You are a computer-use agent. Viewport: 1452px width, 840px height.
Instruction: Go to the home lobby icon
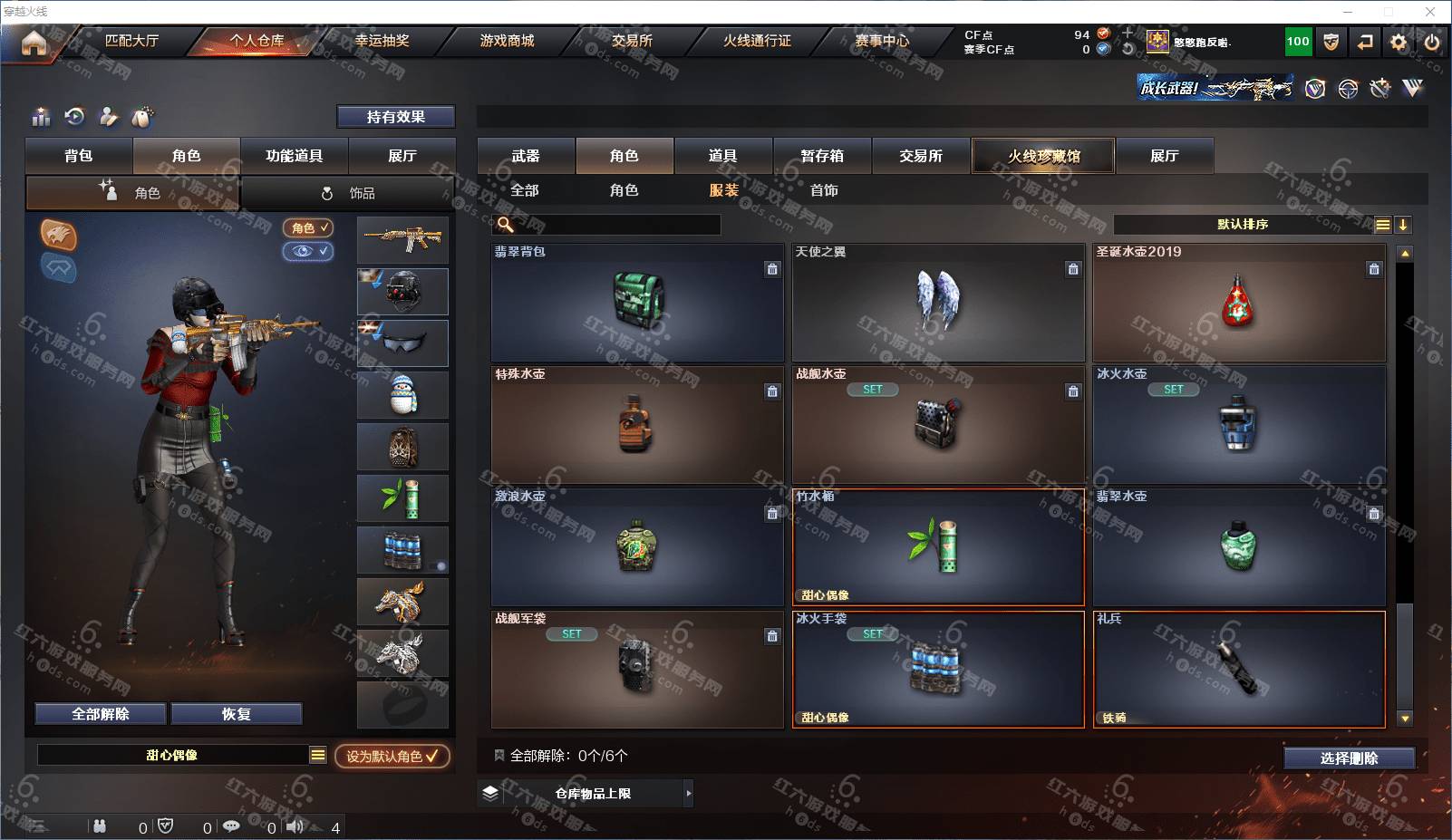(34, 43)
